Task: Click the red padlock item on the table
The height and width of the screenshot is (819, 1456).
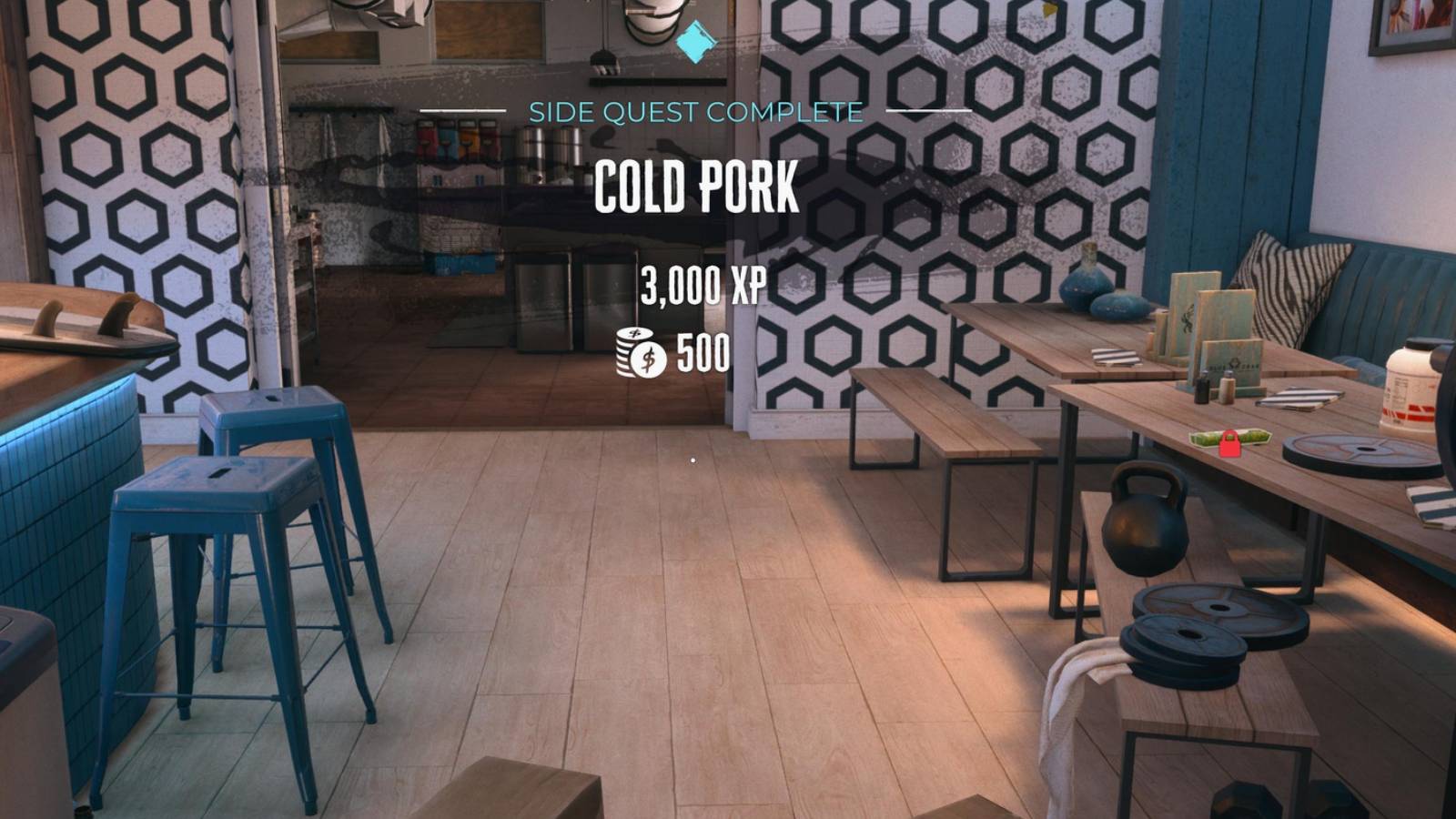Action: point(1228,445)
